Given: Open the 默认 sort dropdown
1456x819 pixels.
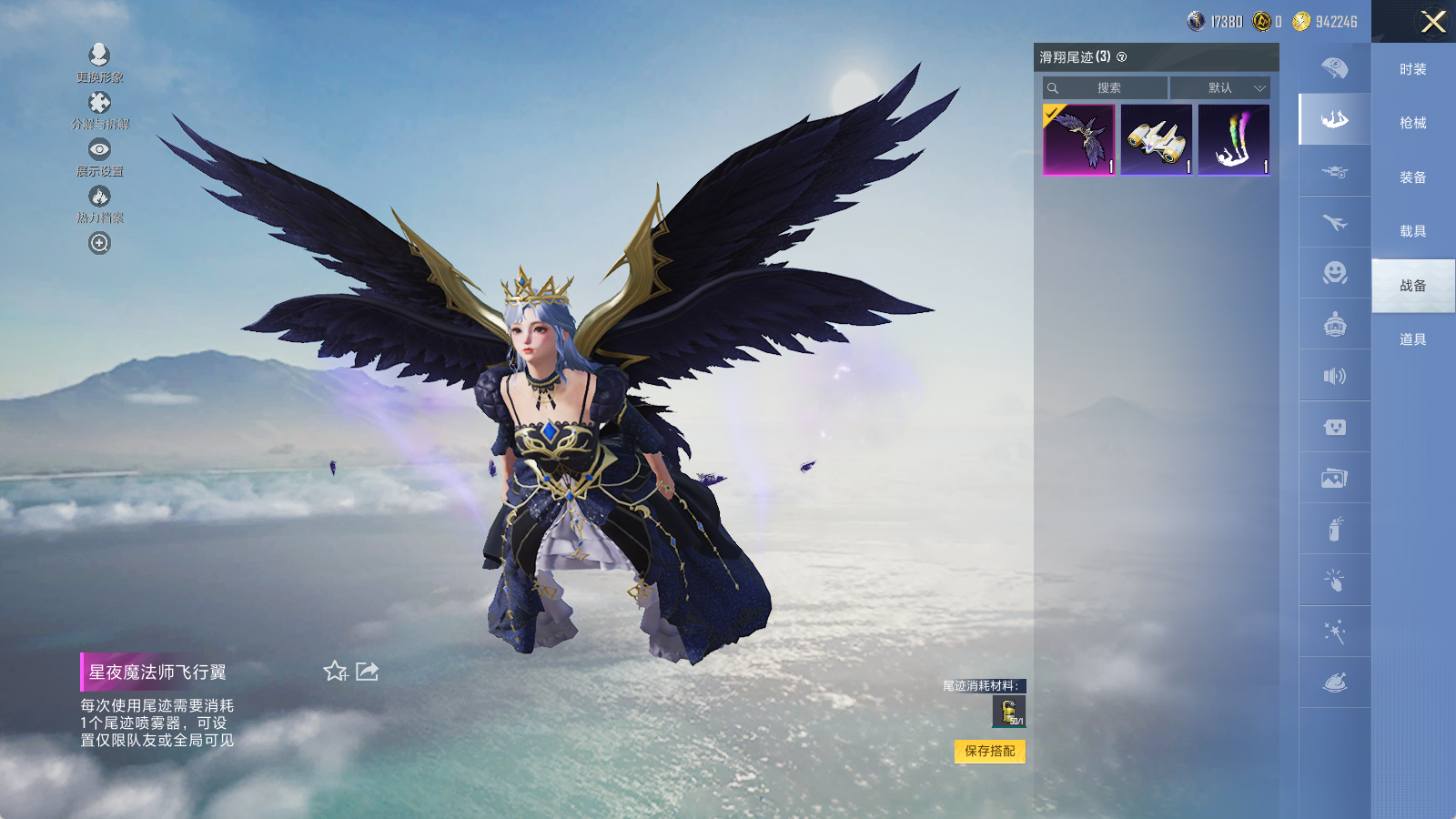Looking at the screenshot, I should coord(1220,88).
